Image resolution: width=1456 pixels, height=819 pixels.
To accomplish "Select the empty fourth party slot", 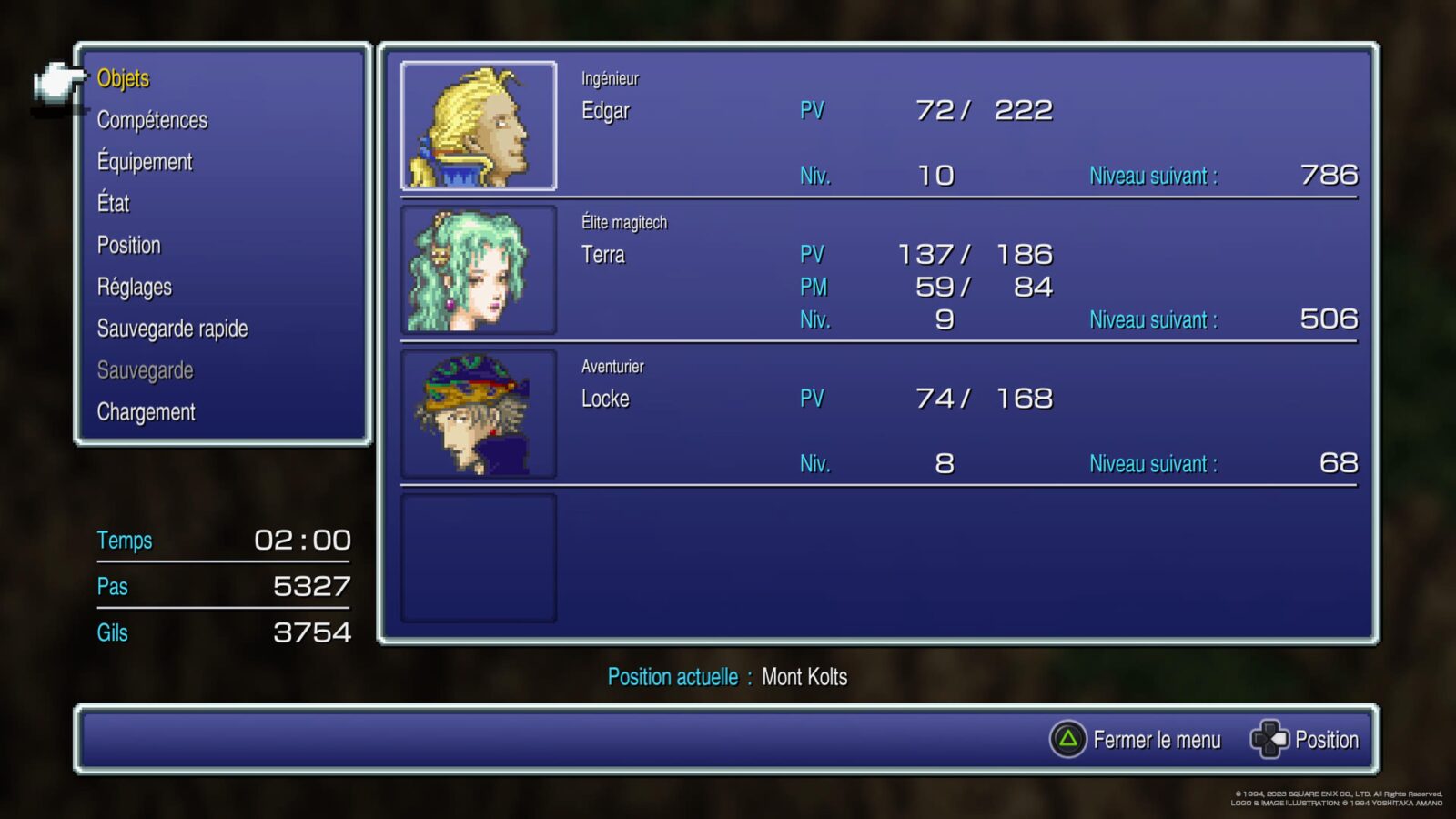I will (x=480, y=557).
